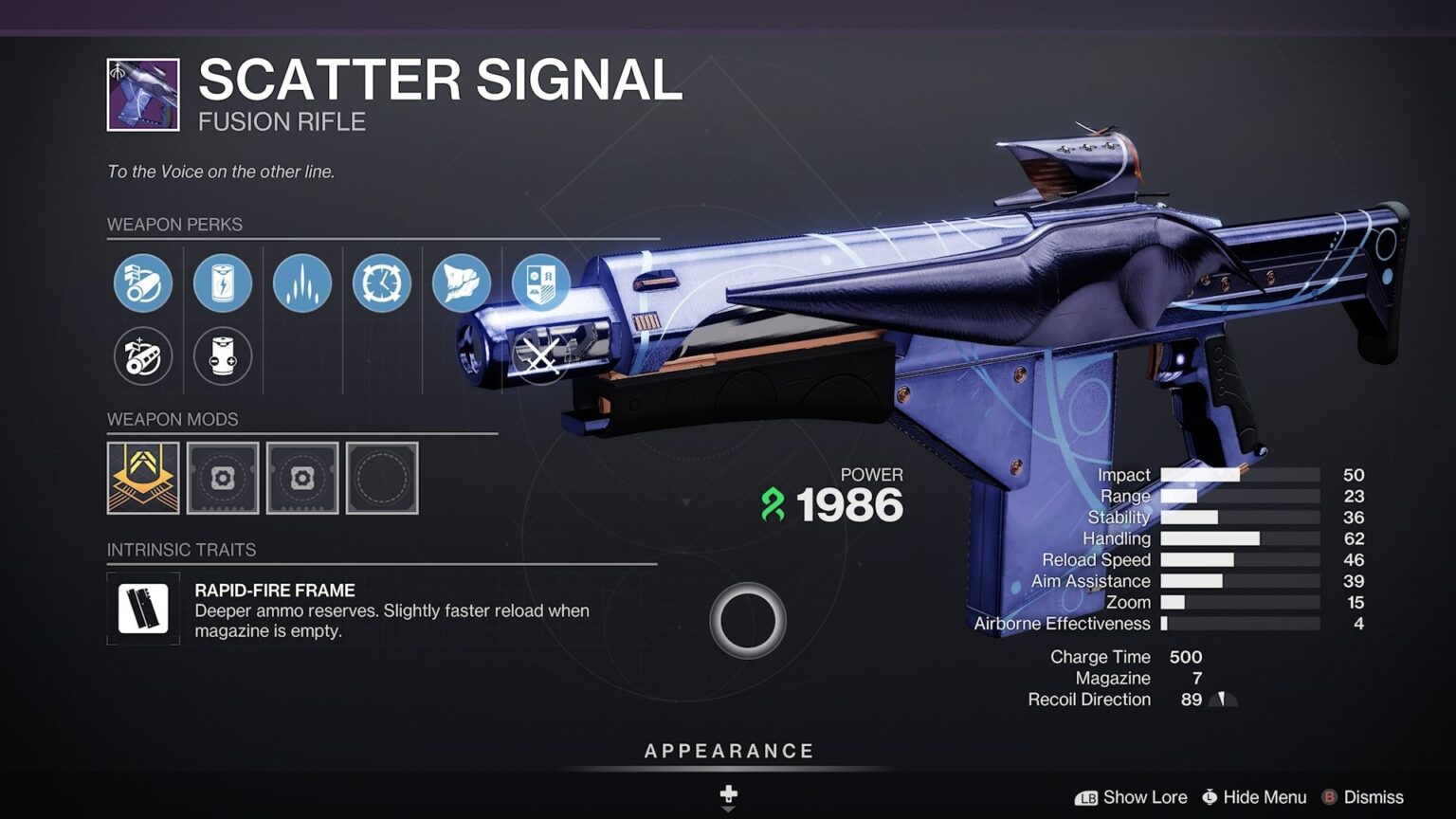Open Hide Menu from the bottom bar

pos(1256,797)
